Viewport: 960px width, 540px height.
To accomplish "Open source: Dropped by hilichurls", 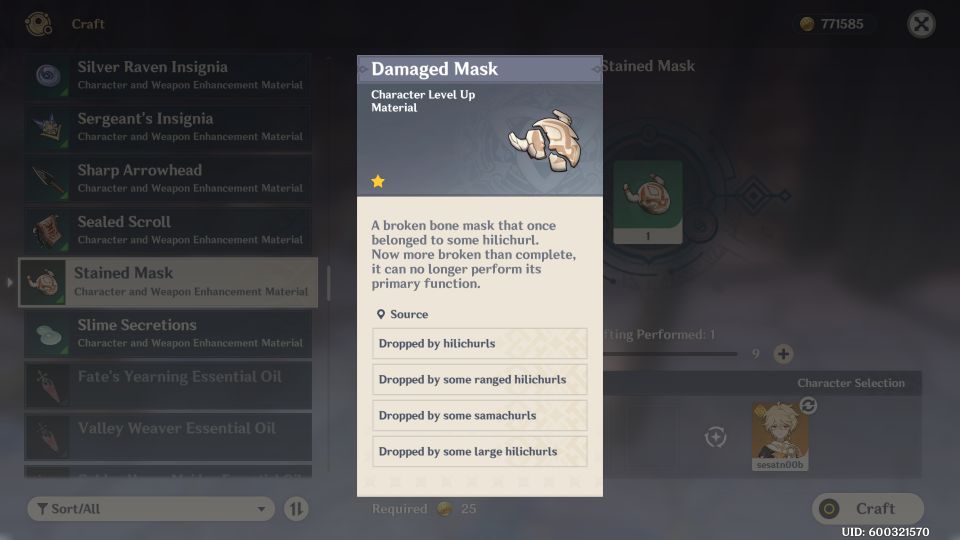I will click(x=479, y=344).
